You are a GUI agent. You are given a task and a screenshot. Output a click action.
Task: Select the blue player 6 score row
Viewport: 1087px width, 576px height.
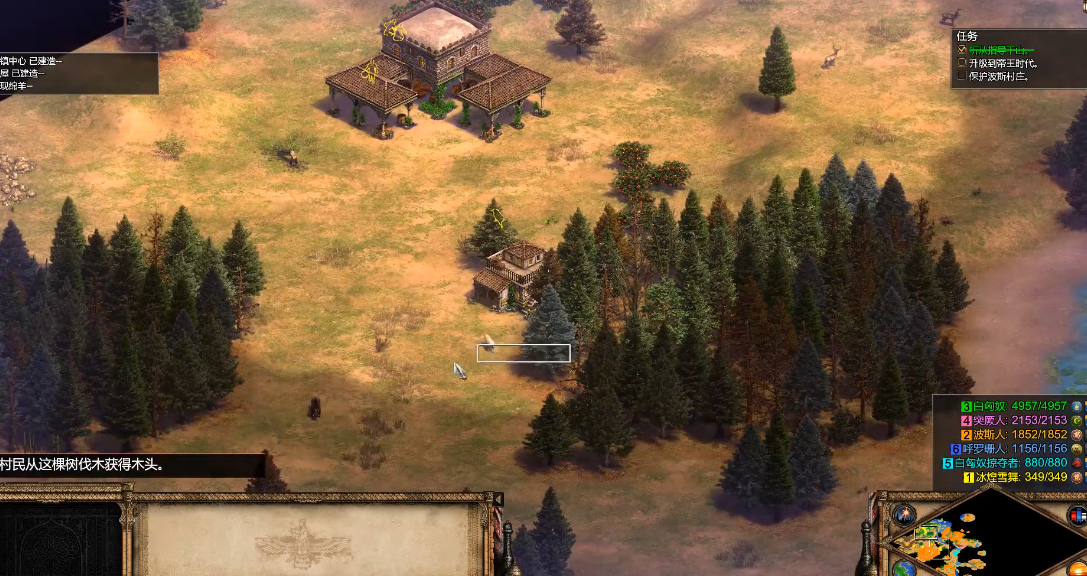[x=1010, y=449]
